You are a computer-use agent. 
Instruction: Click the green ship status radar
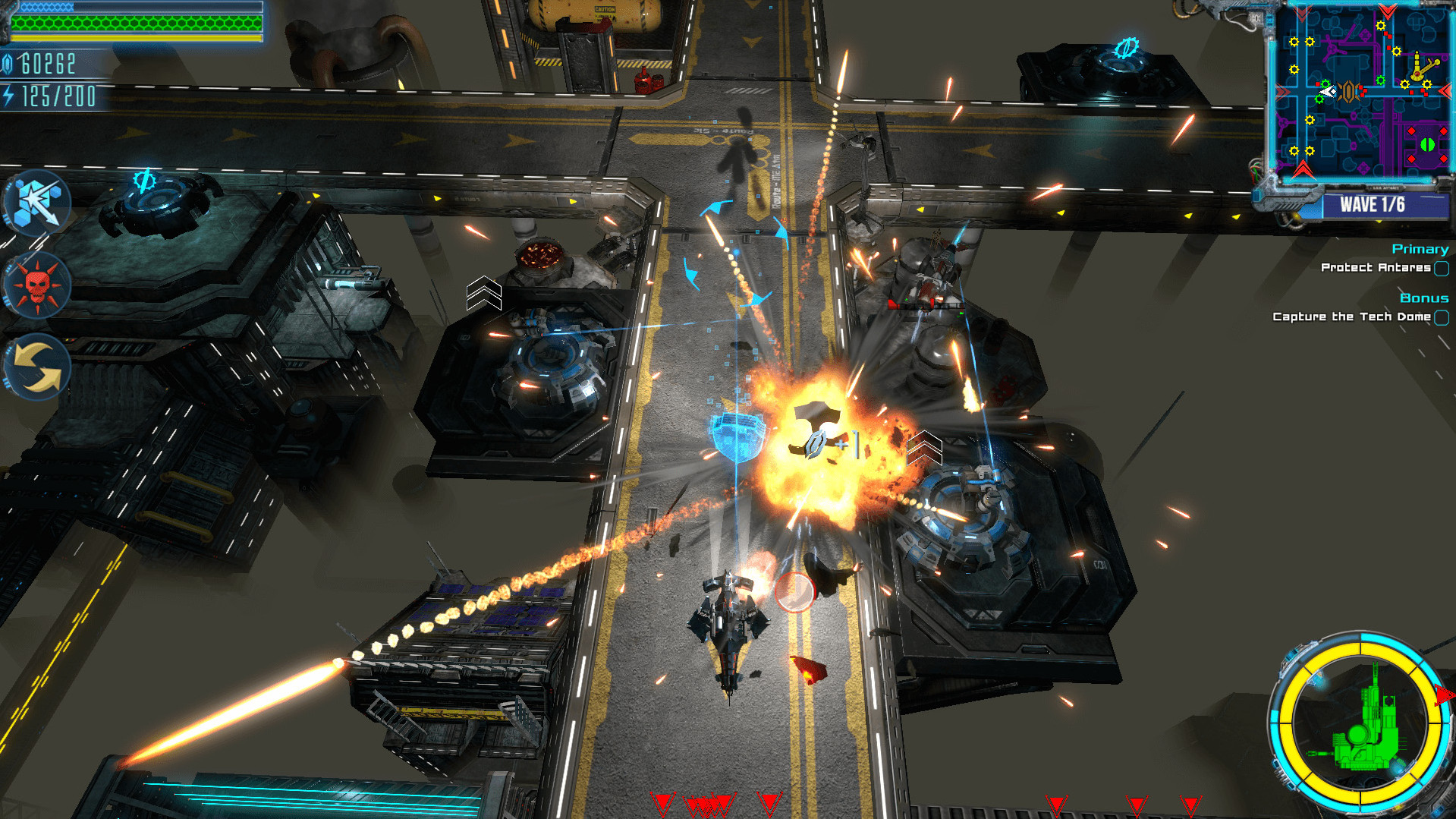[1361, 724]
